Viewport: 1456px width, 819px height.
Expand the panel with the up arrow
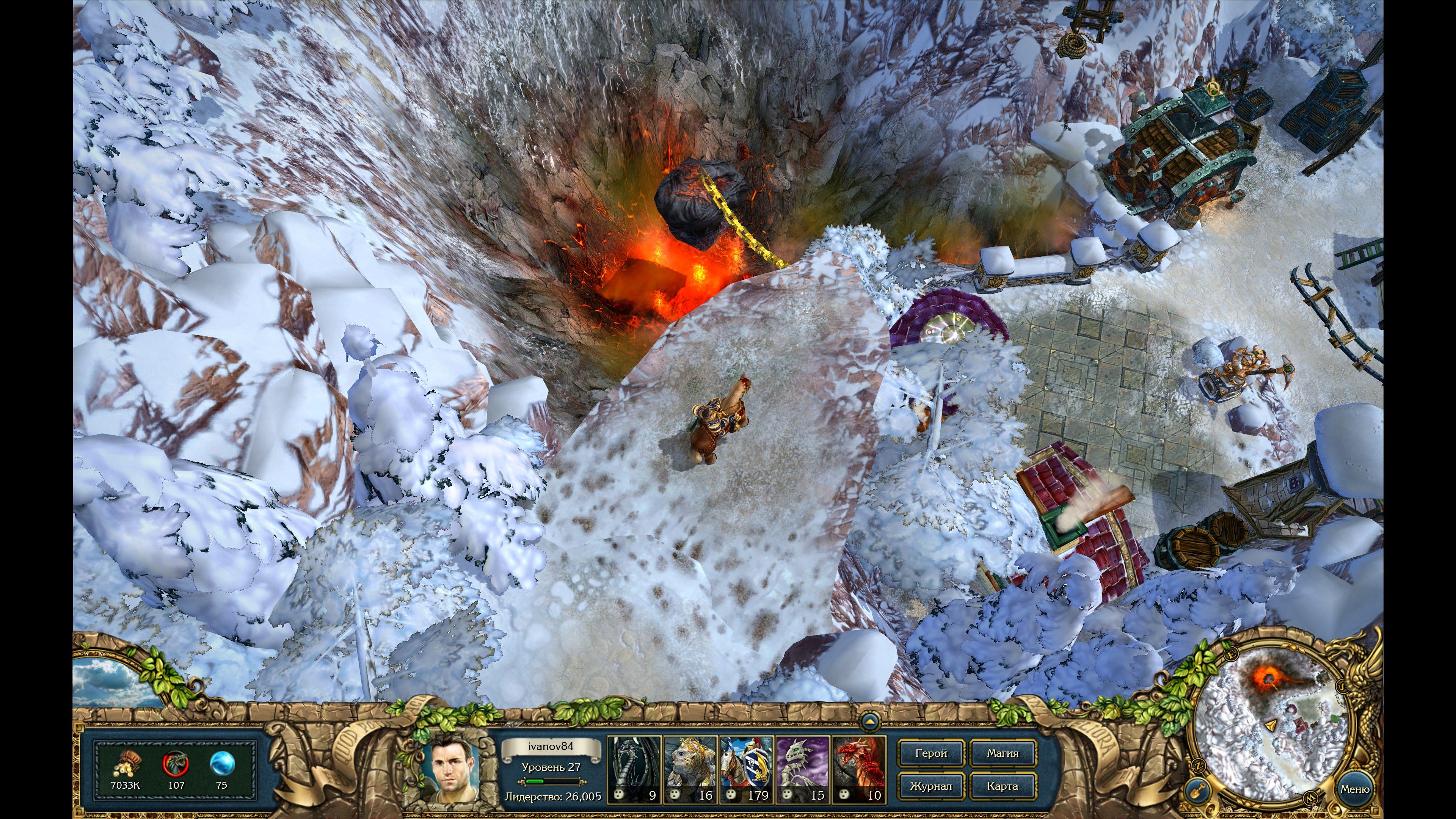(x=869, y=722)
